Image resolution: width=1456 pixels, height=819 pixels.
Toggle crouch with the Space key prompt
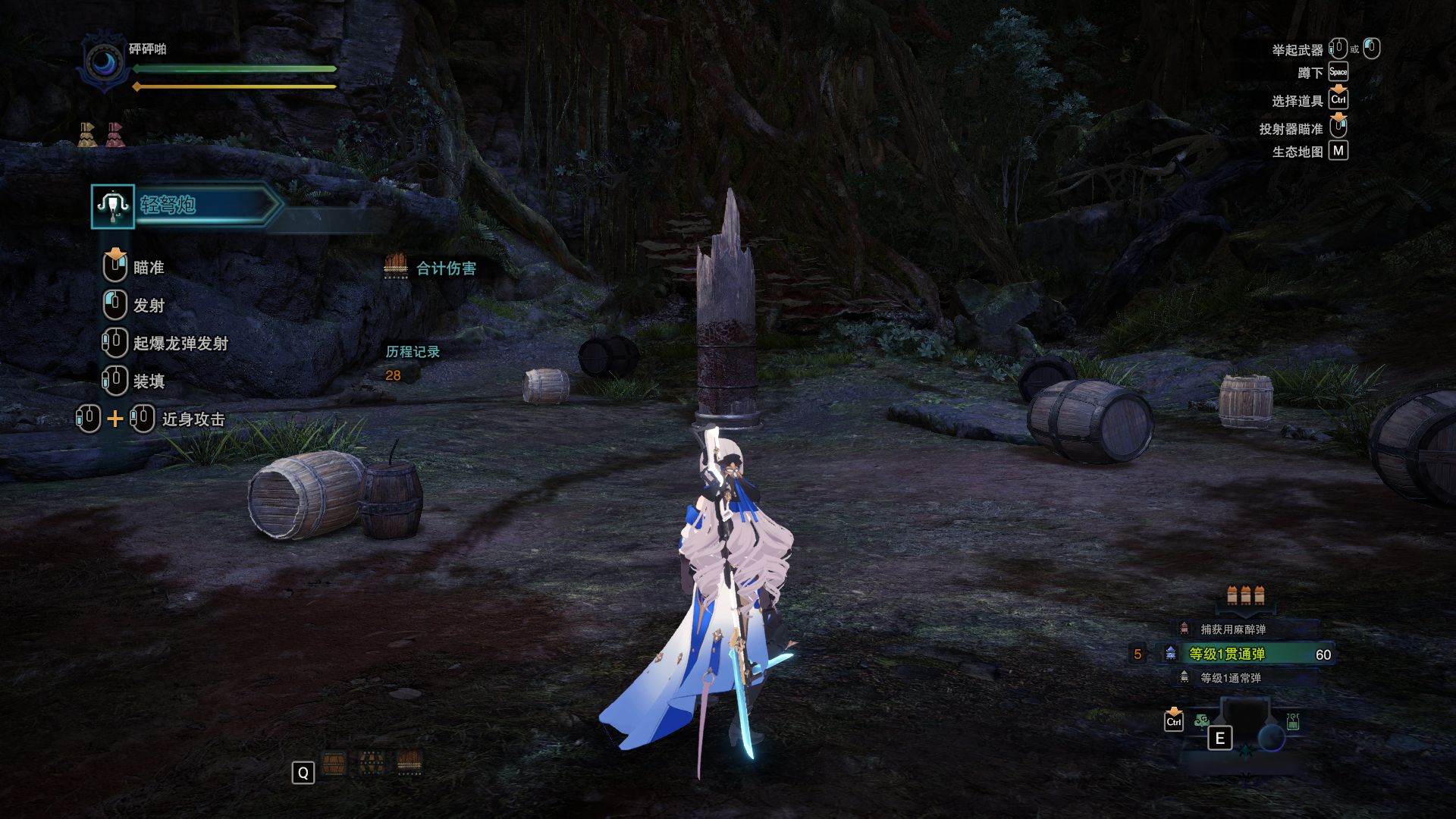[1338, 72]
